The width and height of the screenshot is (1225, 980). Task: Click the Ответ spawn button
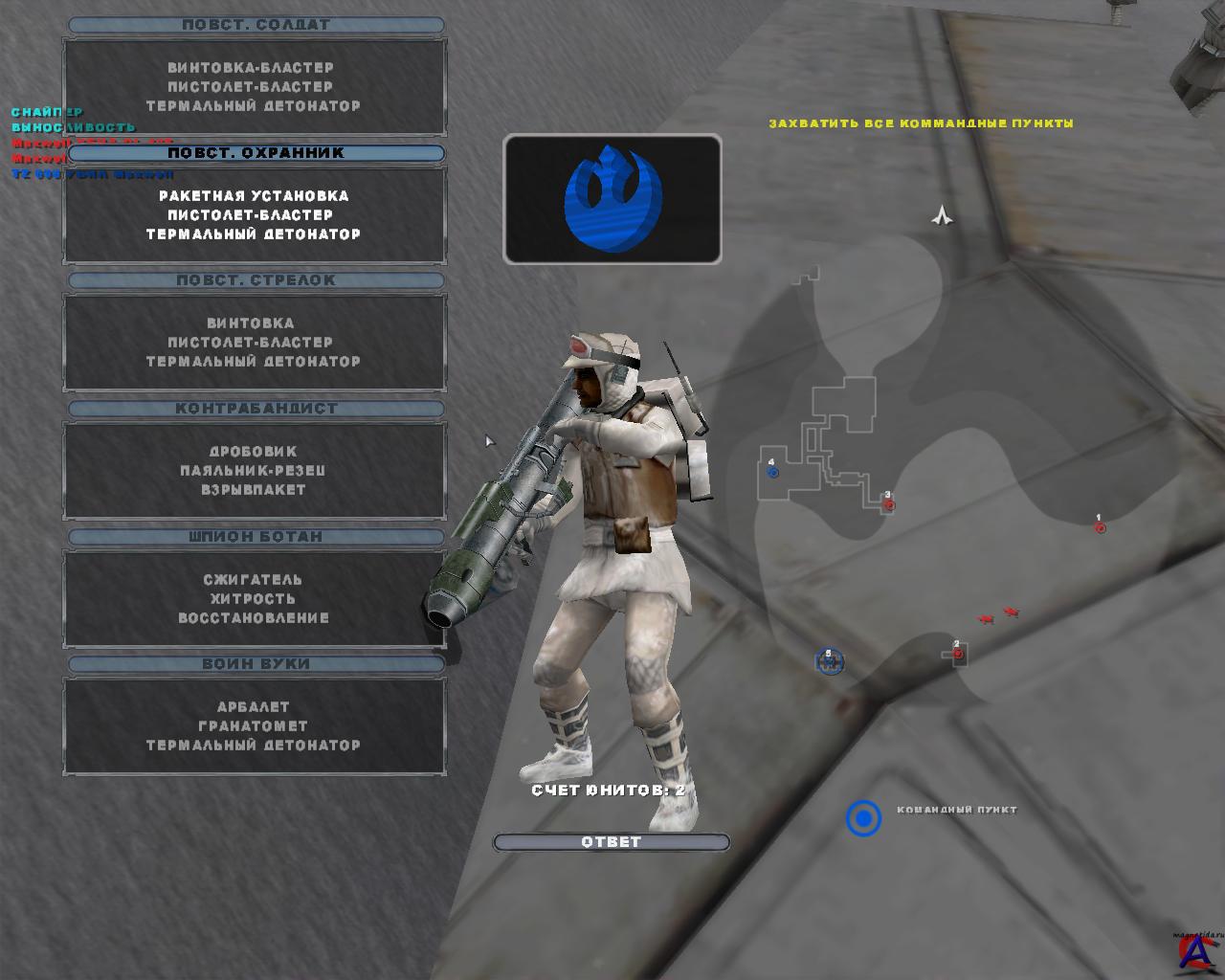[x=612, y=842]
